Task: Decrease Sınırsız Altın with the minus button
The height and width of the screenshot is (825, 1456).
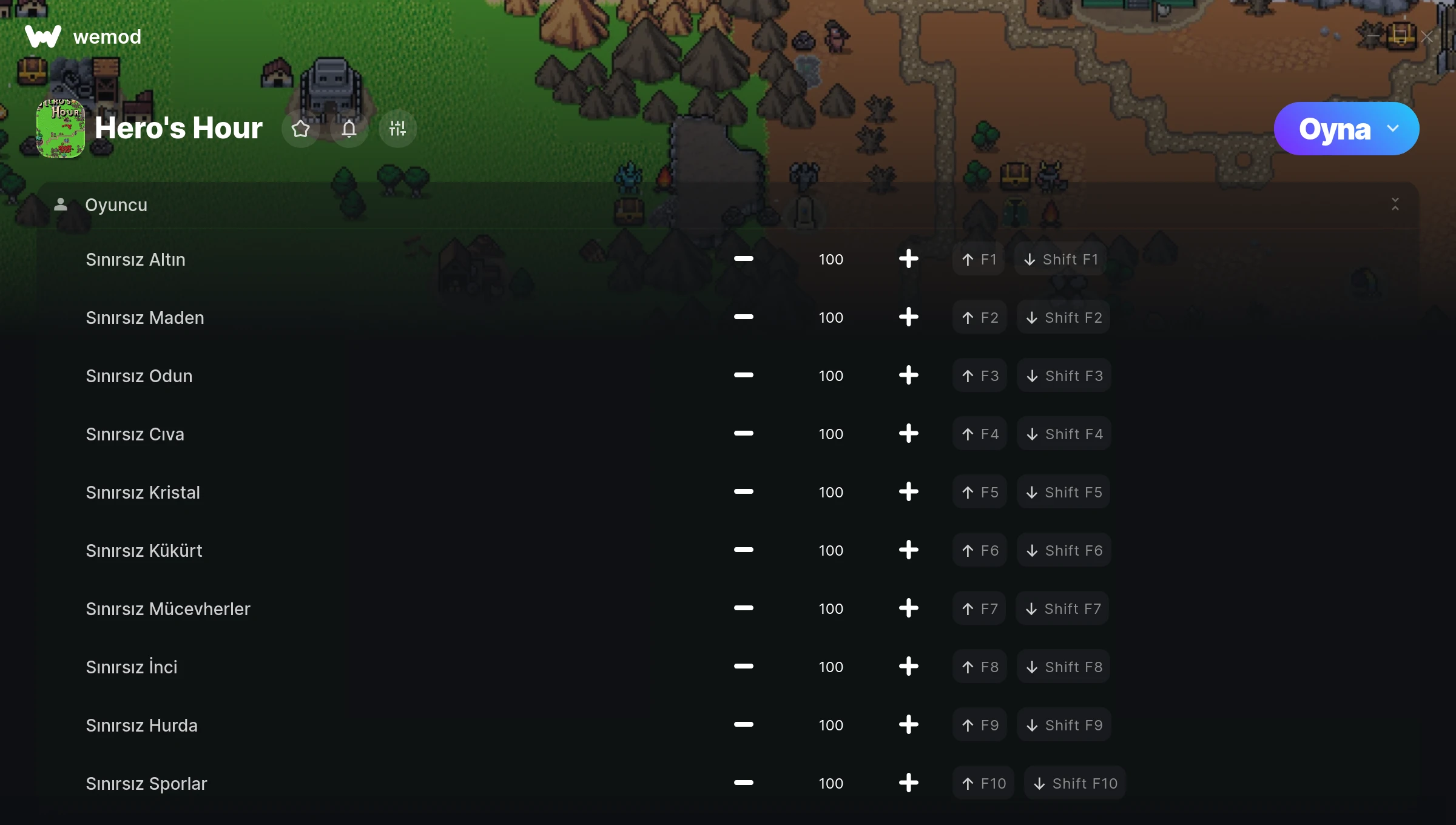Action: pos(743,259)
